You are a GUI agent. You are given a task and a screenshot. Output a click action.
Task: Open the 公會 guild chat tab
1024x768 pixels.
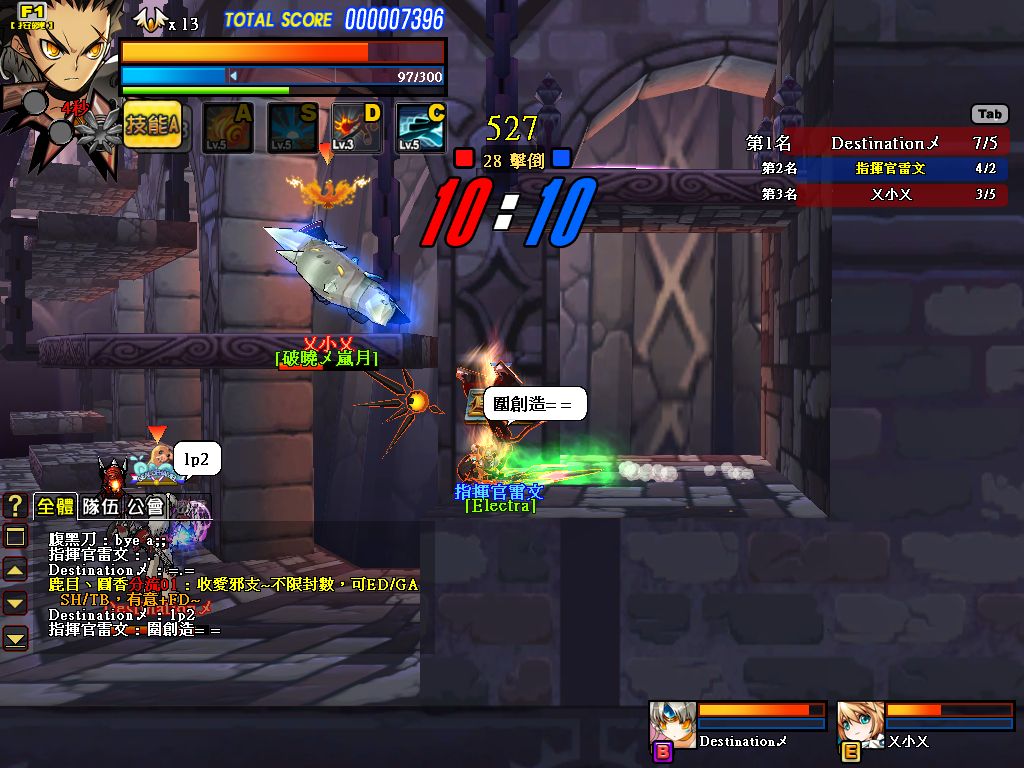tap(145, 506)
